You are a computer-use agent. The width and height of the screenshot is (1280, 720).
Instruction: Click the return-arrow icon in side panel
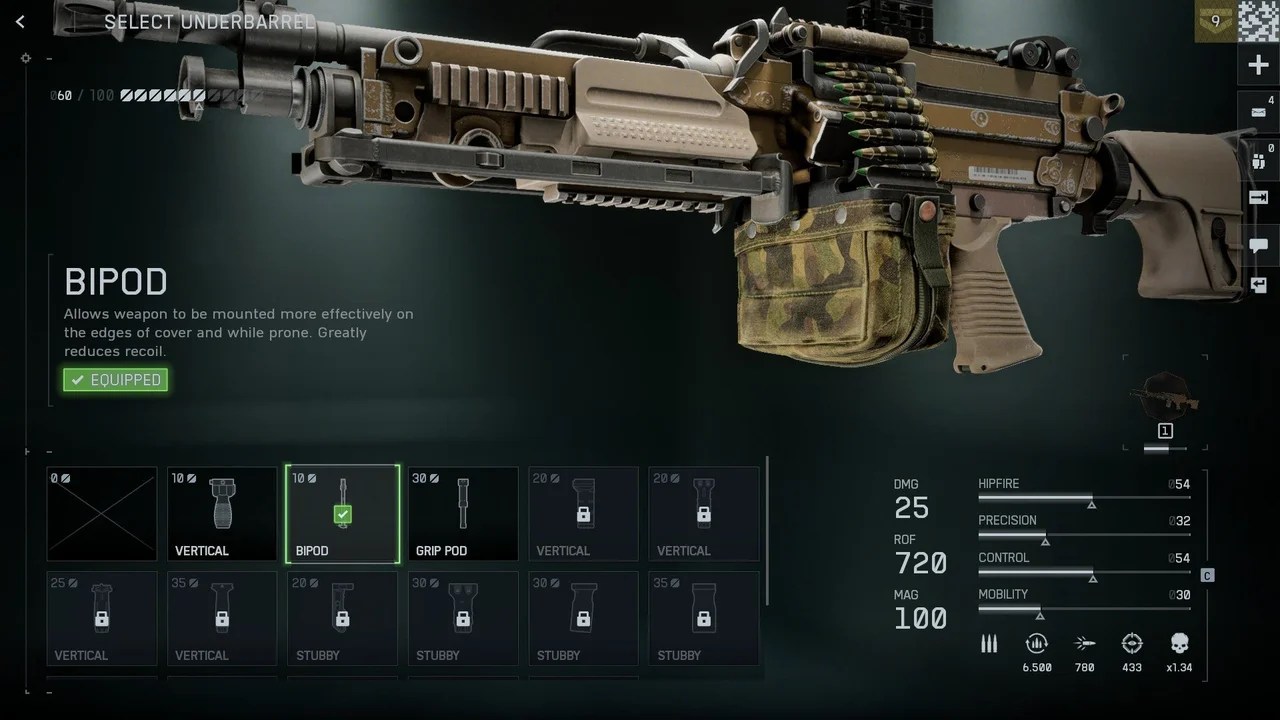click(x=1259, y=286)
